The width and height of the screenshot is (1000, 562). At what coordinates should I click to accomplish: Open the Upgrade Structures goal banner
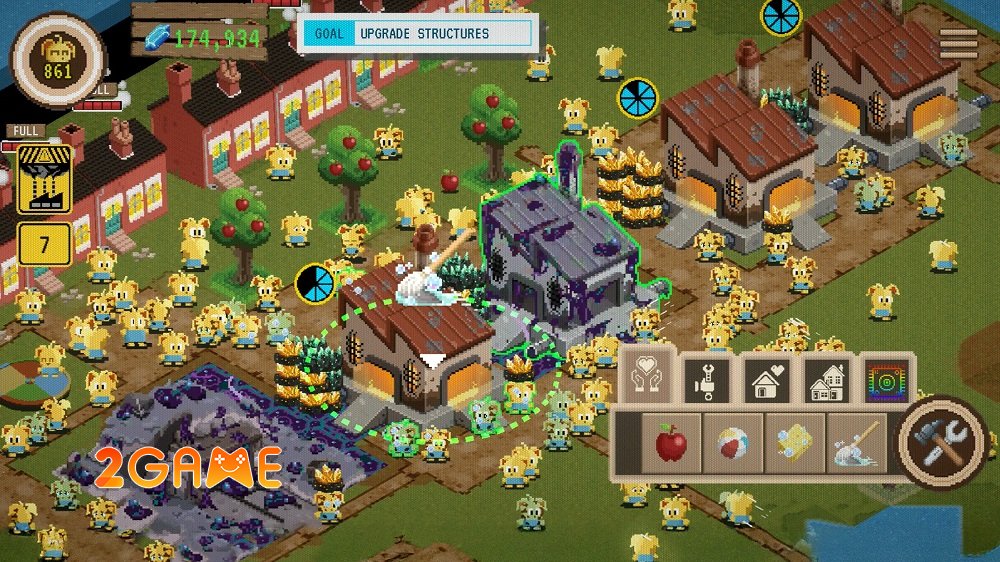pos(418,34)
